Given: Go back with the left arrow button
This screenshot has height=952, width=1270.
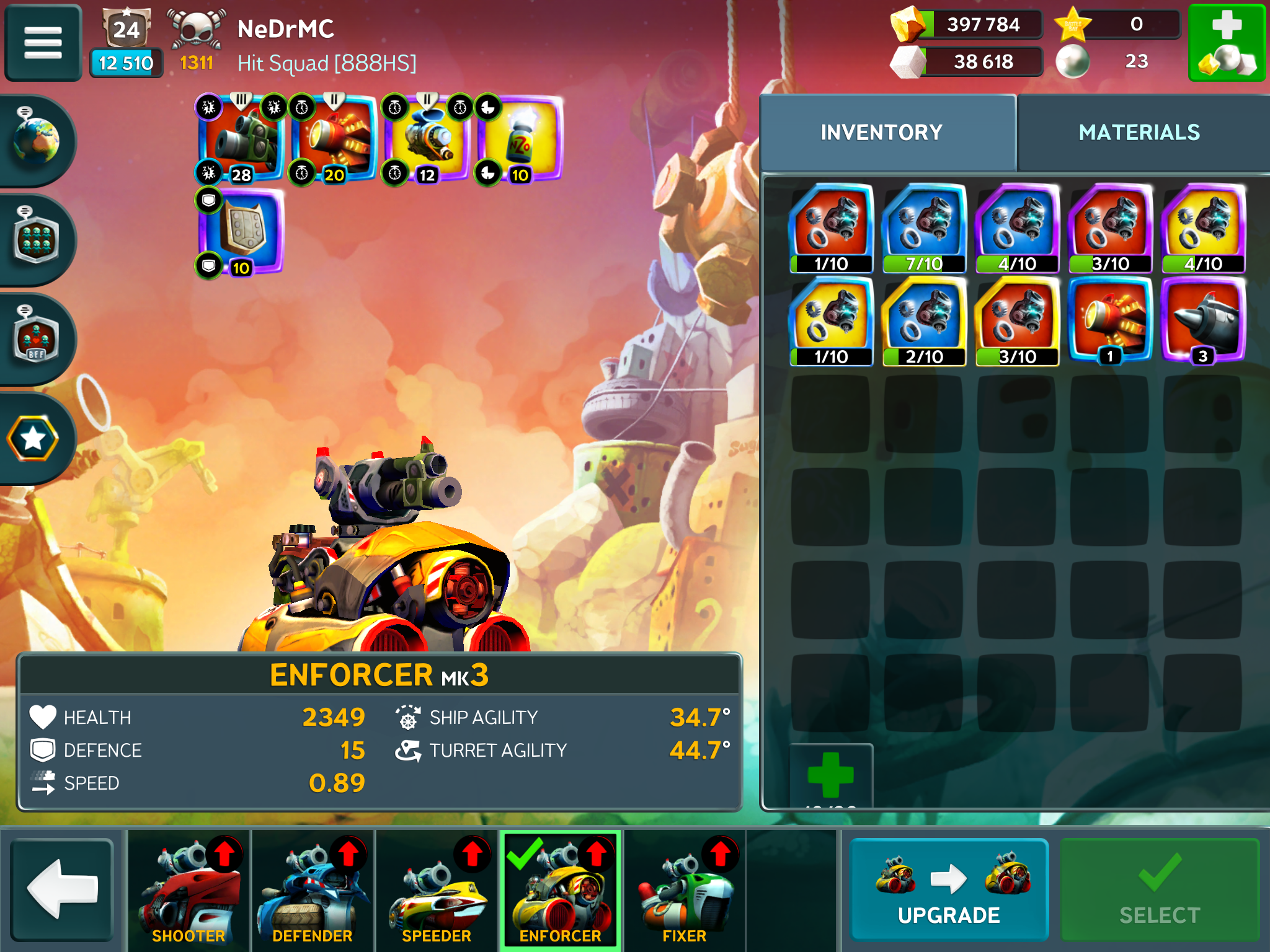Looking at the screenshot, I should [62, 889].
